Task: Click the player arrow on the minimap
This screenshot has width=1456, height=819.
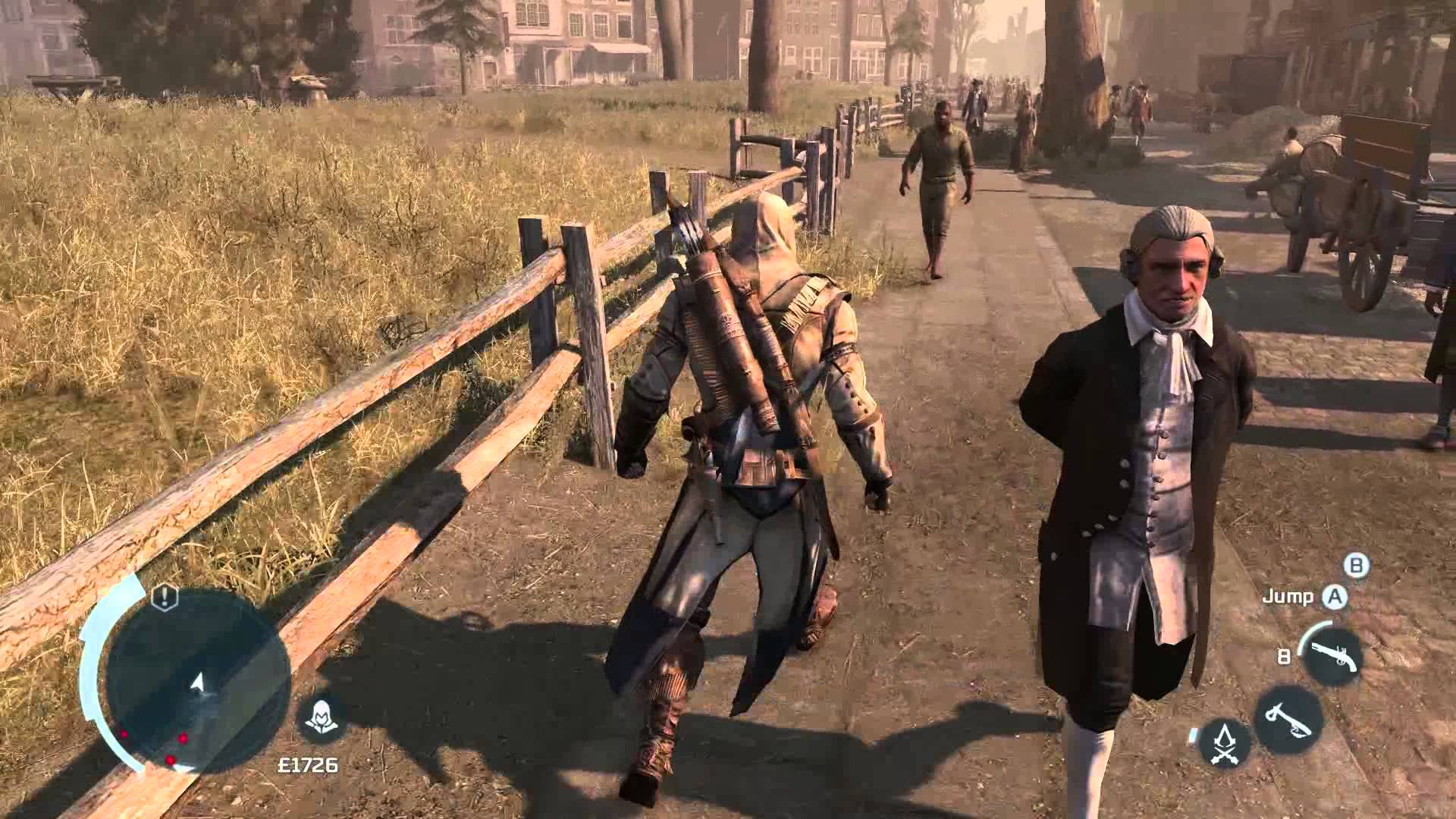Action: tap(196, 682)
